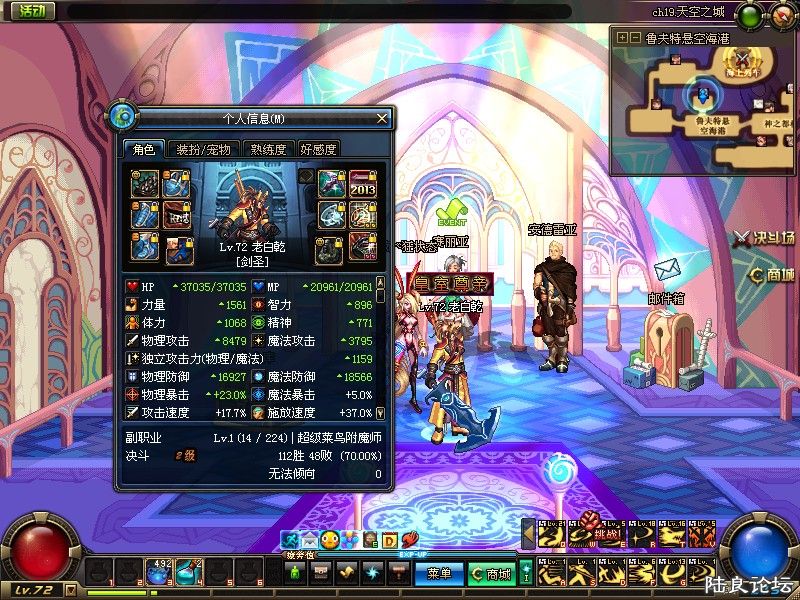
Task: Open the 商城 mall shortcut on the right edge
Action: coord(771,275)
